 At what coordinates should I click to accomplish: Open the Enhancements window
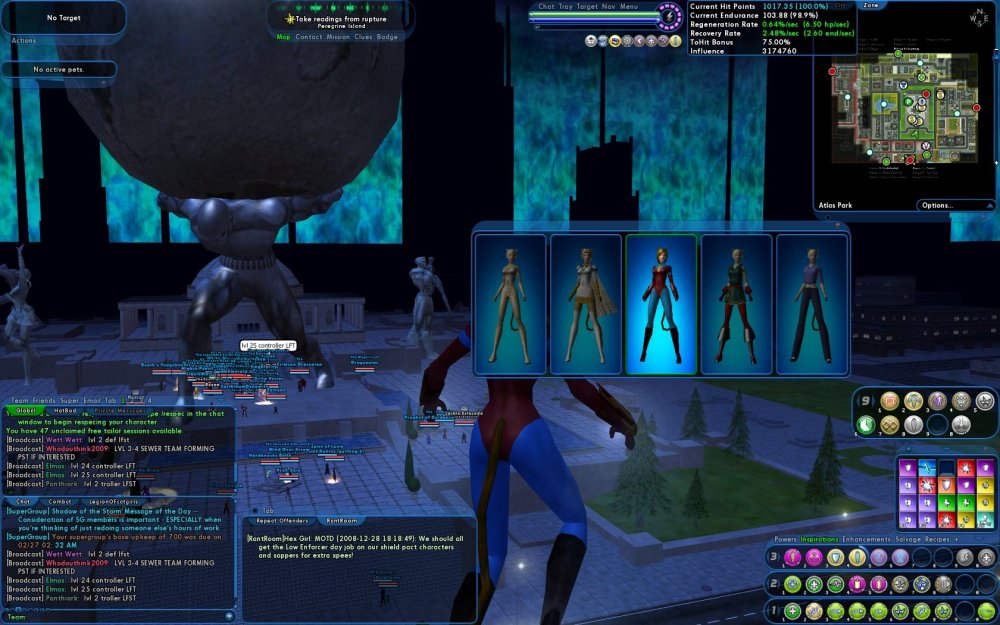pyautogui.click(x=865, y=539)
